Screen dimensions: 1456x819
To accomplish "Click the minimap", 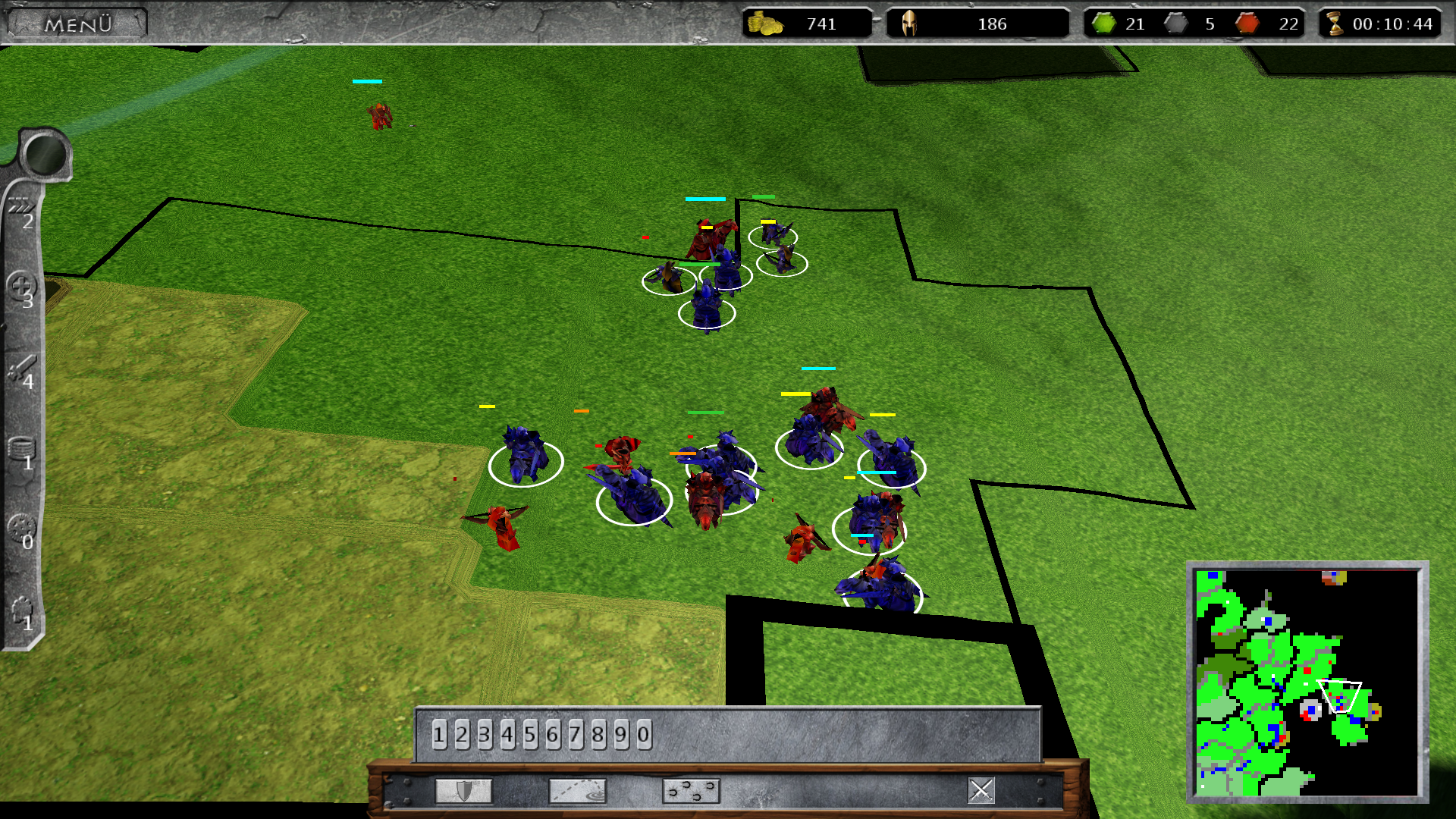I will [x=1307, y=682].
